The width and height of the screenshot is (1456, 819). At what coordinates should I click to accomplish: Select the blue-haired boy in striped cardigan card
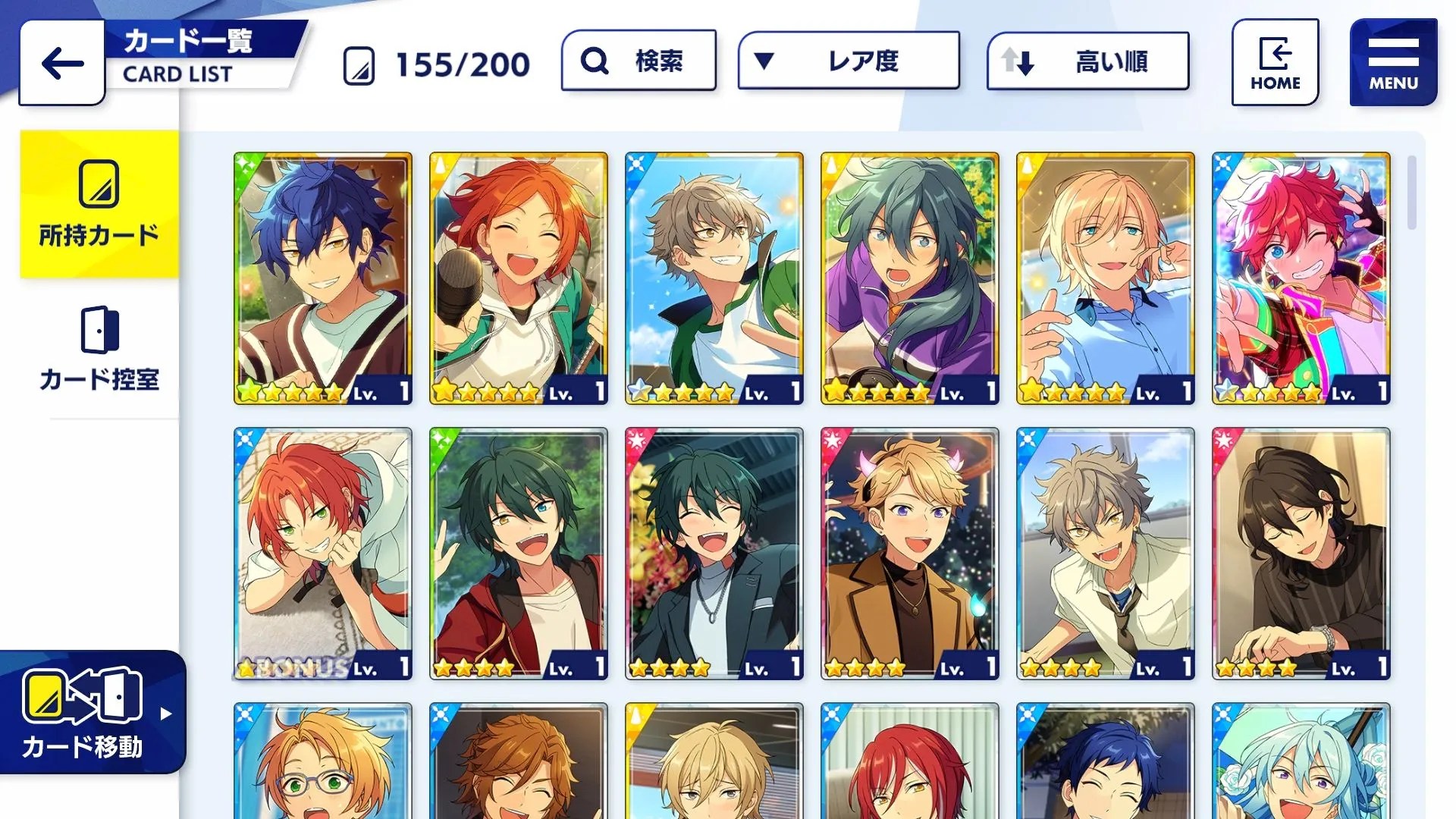pos(323,278)
